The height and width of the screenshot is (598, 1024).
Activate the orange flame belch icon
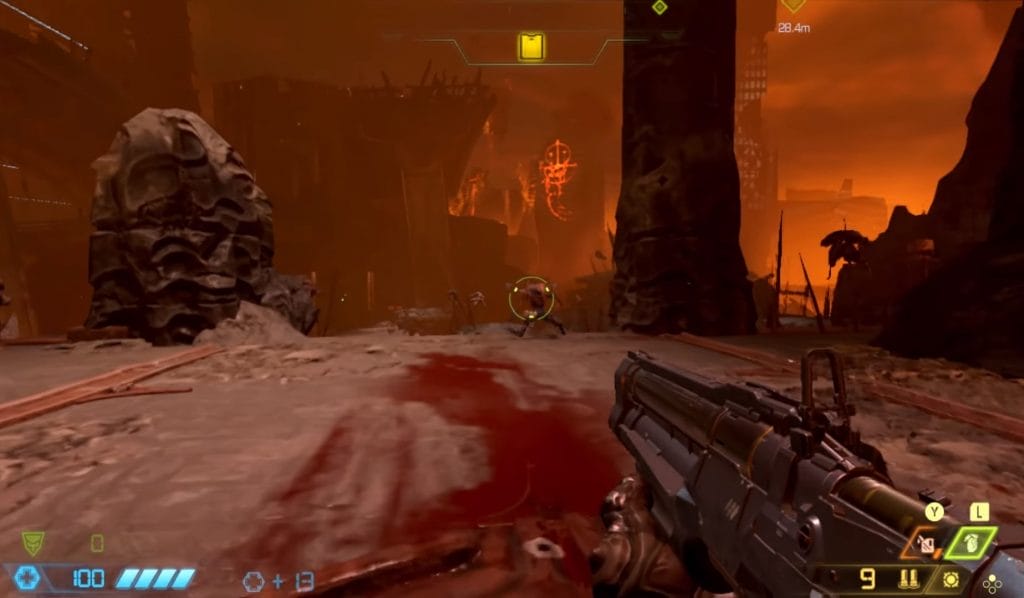(926, 545)
